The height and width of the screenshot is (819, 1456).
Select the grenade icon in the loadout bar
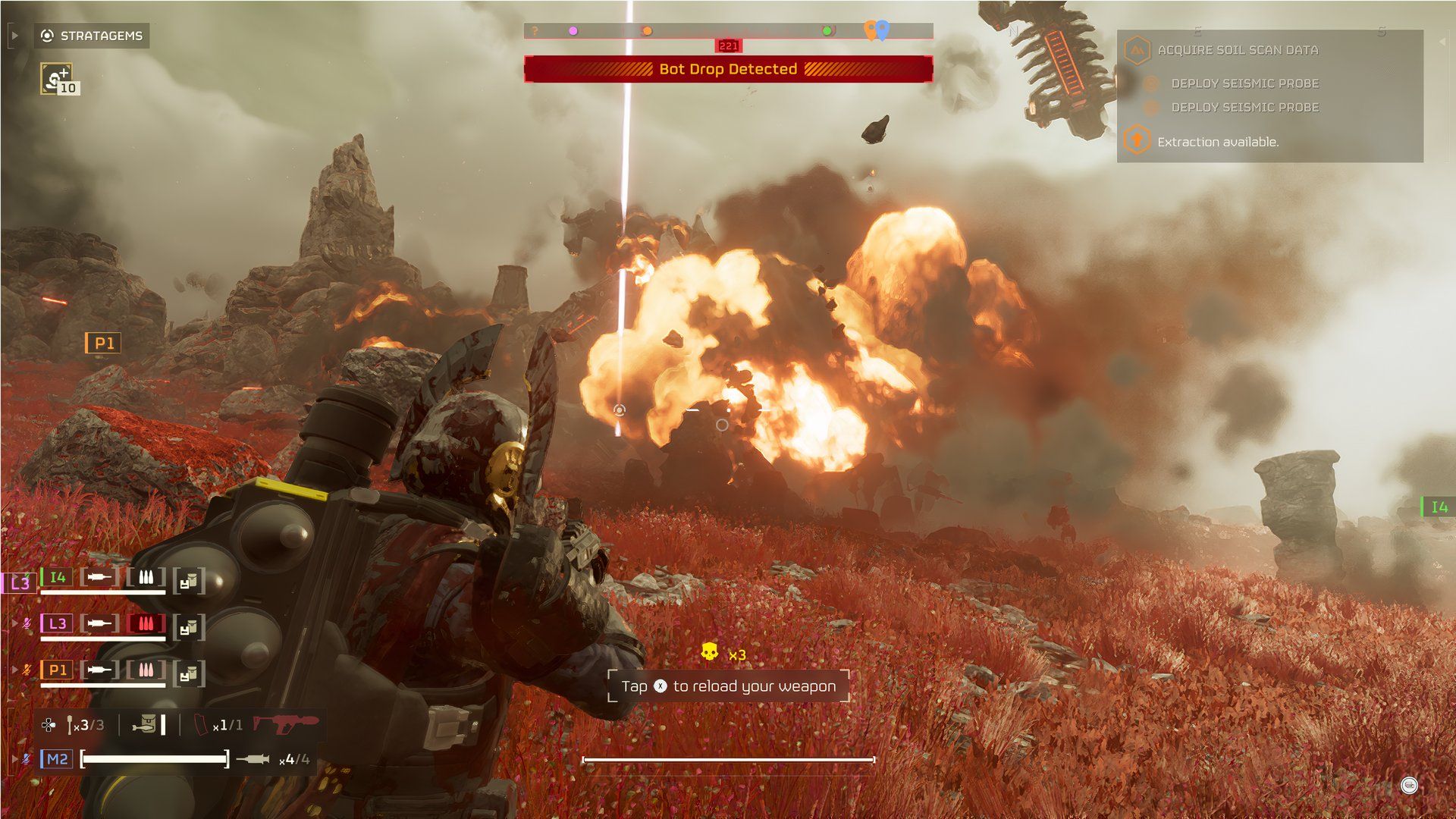coord(70,725)
